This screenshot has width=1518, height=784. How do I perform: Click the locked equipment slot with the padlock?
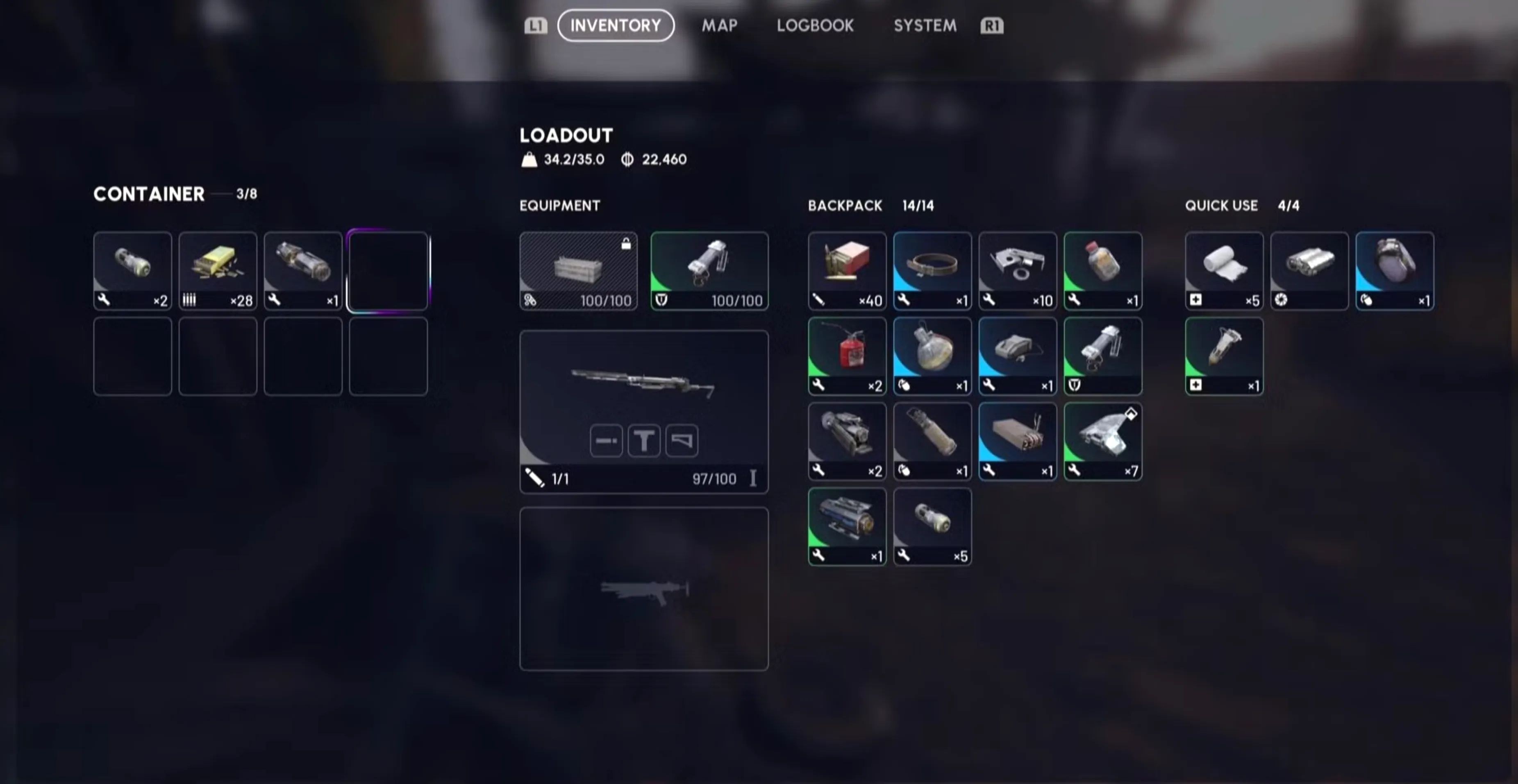[578, 271]
